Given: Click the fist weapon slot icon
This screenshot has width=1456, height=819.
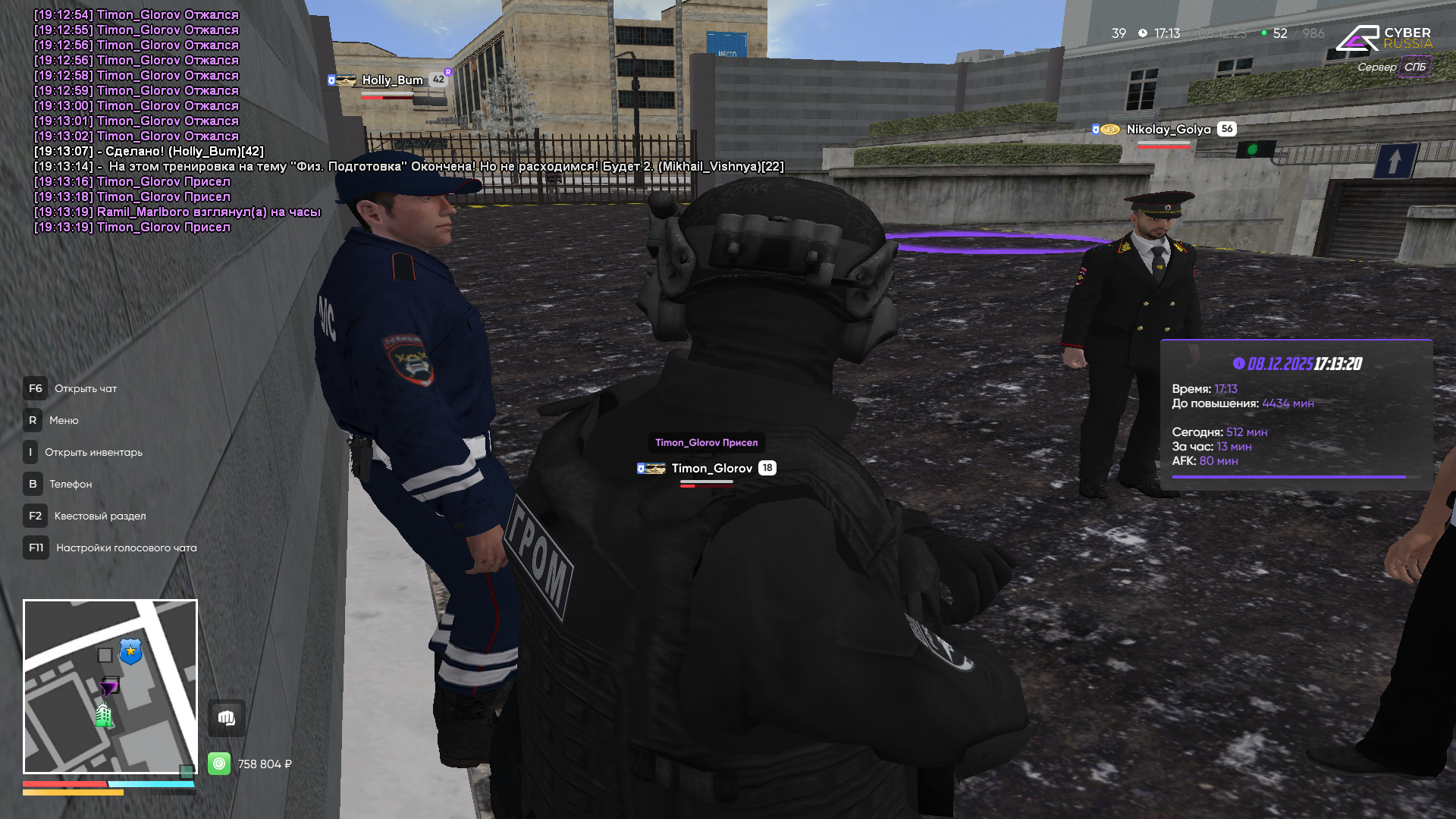Looking at the screenshot, I should [x=227, y=717].
